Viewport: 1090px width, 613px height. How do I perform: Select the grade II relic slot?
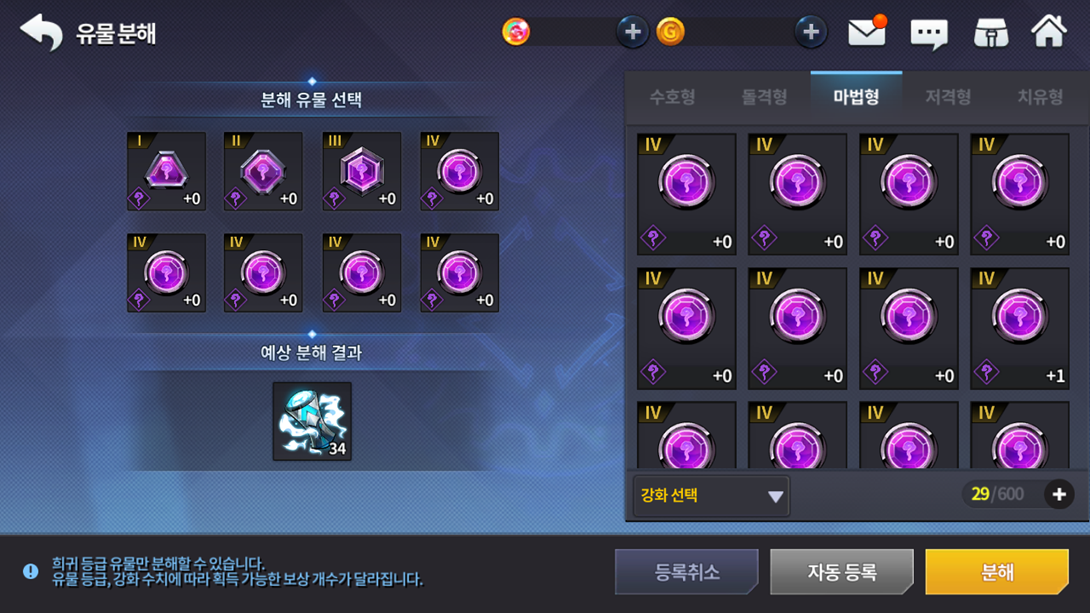[x=263, y=171]
